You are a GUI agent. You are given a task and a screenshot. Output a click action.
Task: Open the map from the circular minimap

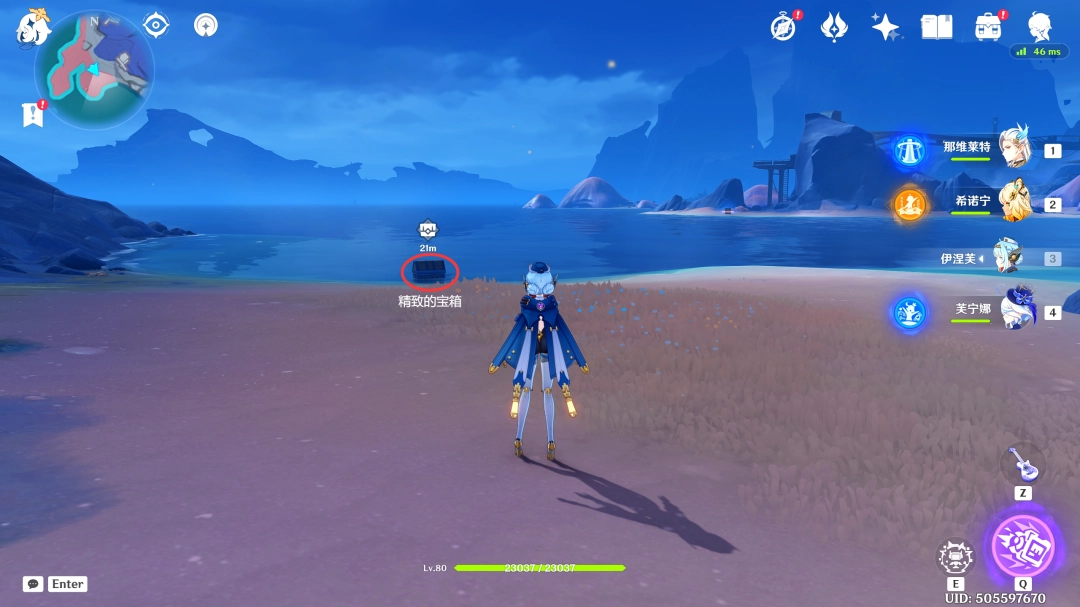tap(94, 69)
